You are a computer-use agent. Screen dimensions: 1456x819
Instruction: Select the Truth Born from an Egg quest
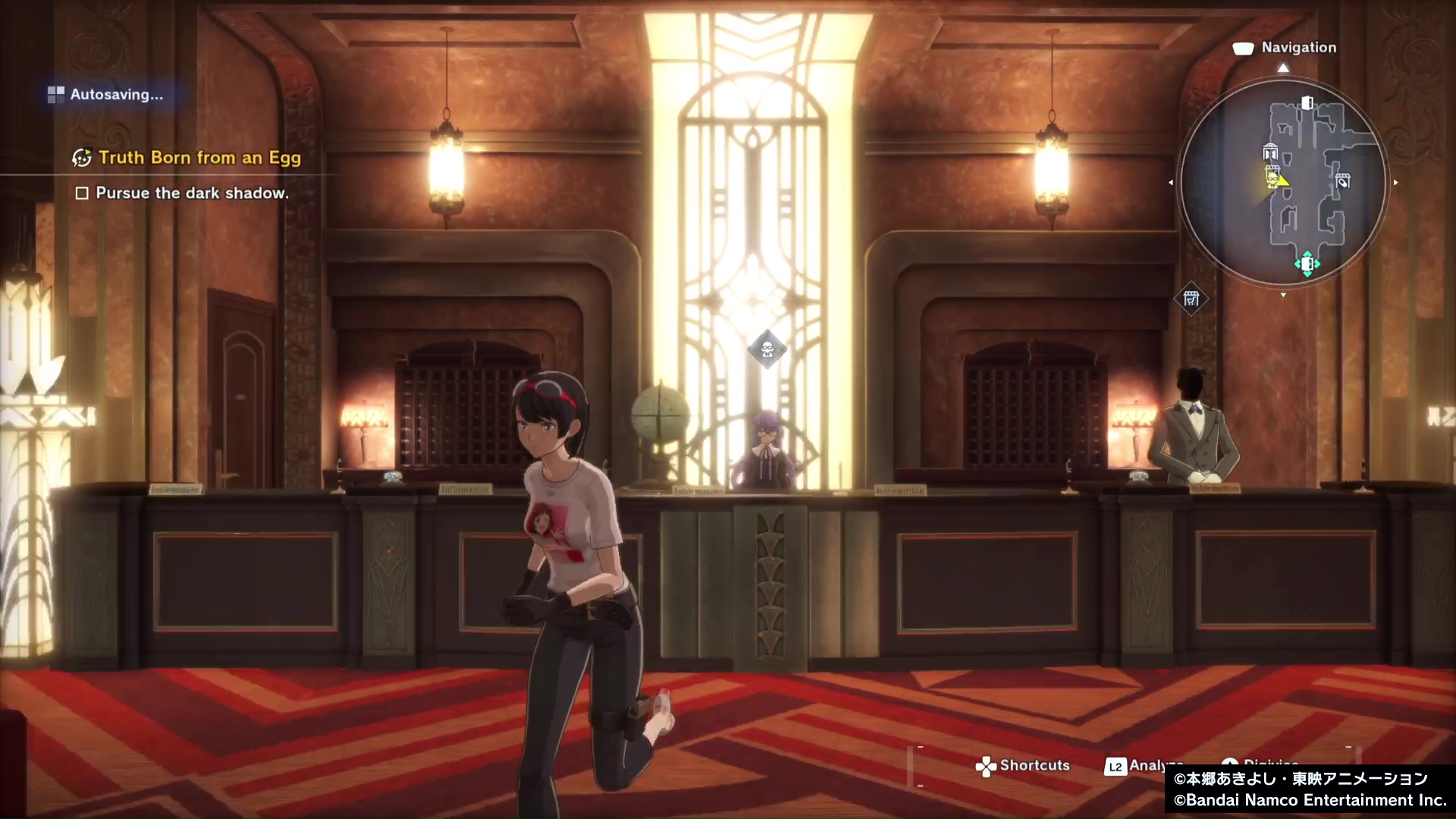coord(199,158)
